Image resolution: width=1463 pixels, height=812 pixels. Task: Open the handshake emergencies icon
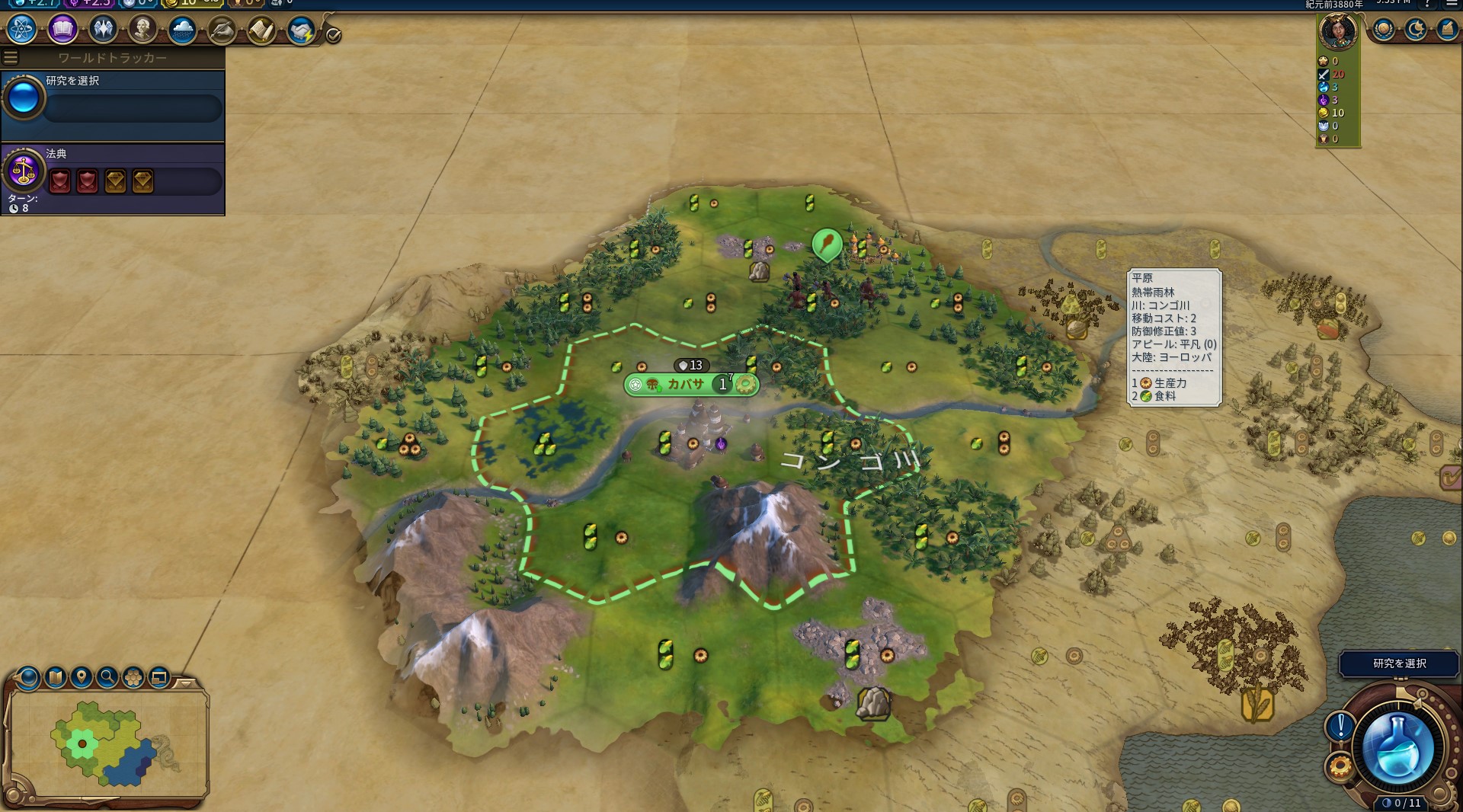301,30
